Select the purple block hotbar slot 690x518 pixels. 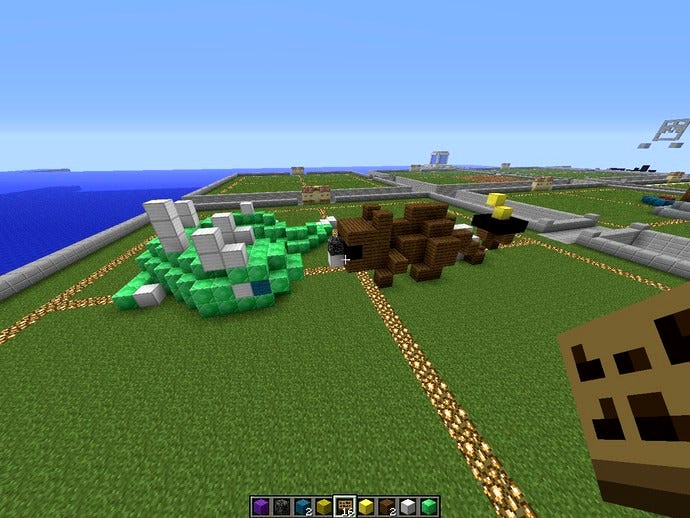(x=259, y=505)
